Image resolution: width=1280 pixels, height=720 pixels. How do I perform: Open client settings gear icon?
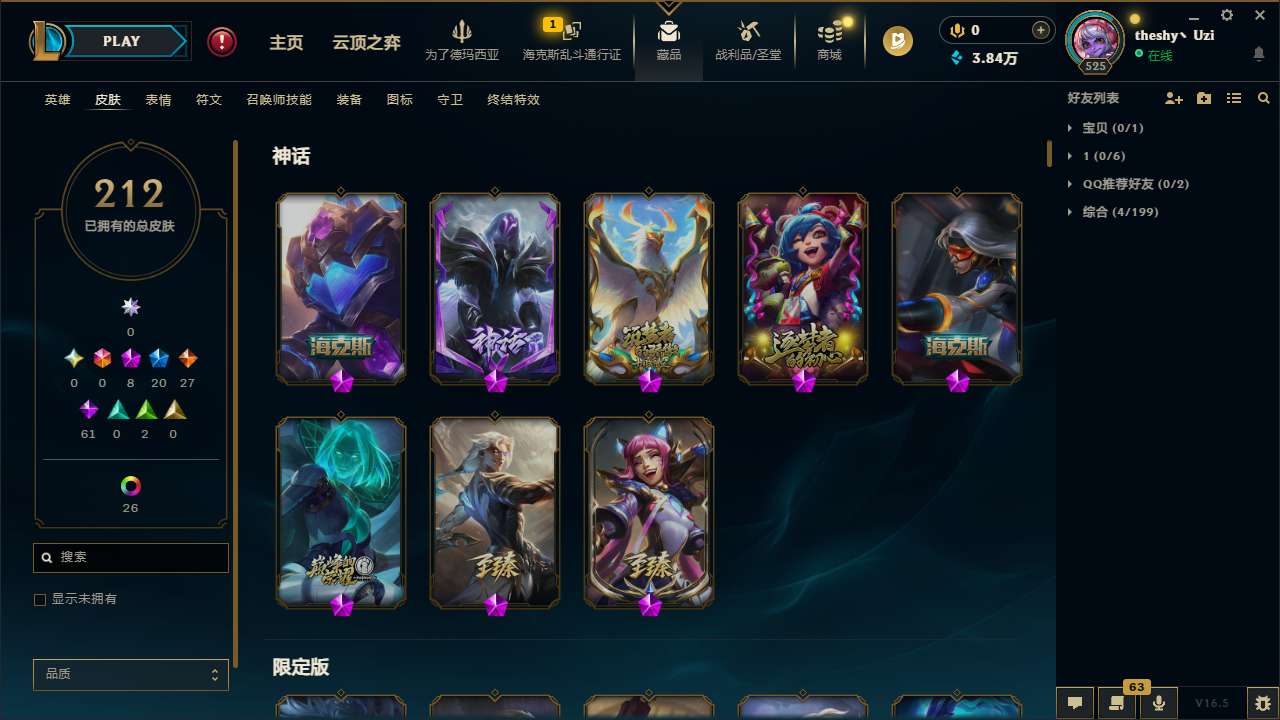coord(1226,15)
